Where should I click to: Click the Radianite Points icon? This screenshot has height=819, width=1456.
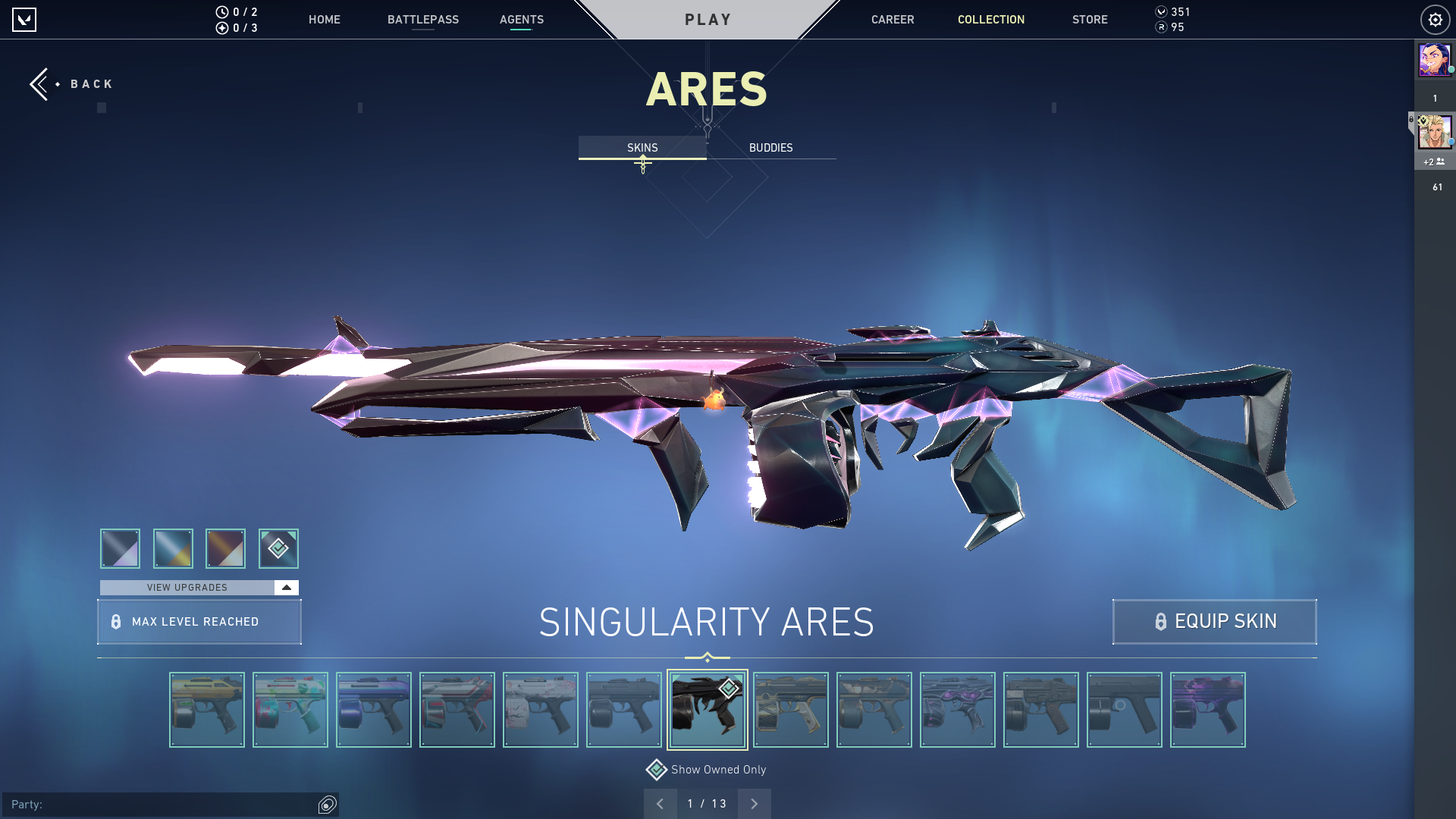[x=1161, y=28]
